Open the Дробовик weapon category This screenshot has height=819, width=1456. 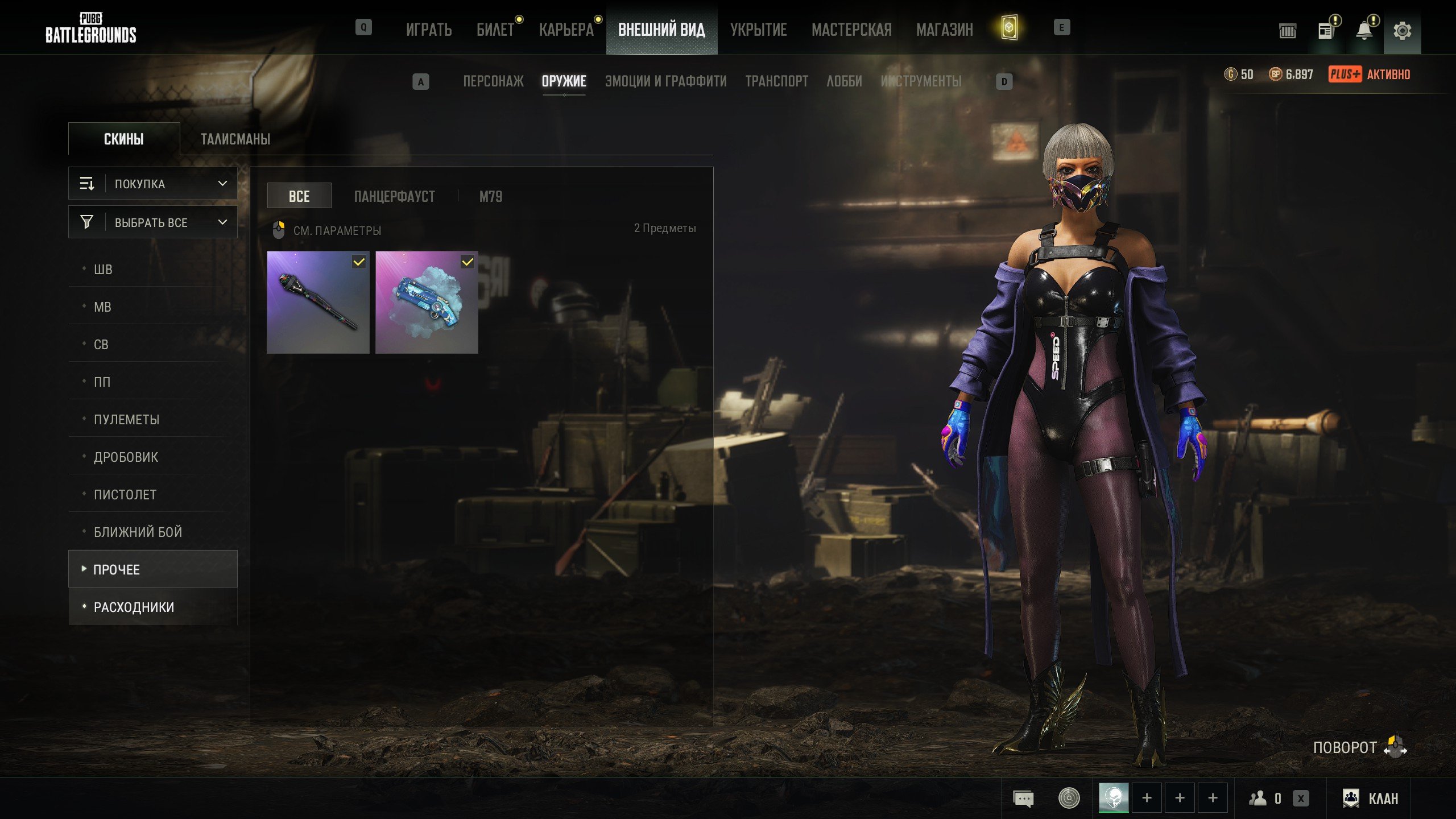[x=126, y=457]
